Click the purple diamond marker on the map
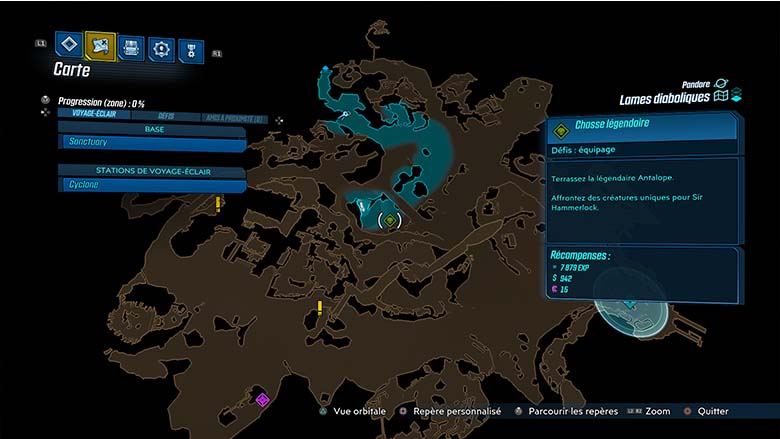Screen dimensions: 780x439 (263, 400)
